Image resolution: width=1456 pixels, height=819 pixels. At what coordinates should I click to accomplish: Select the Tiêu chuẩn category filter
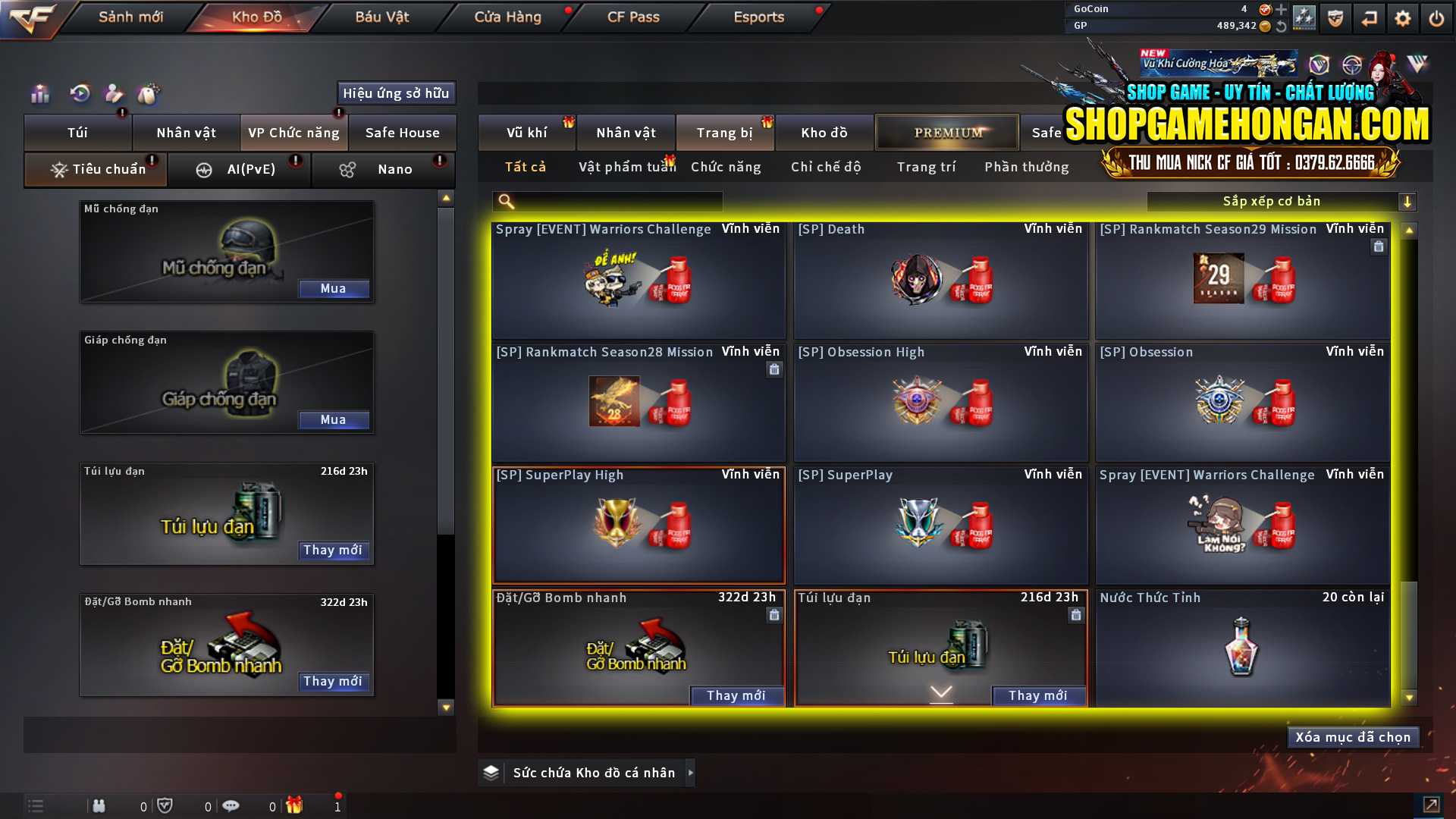point(96,169)
